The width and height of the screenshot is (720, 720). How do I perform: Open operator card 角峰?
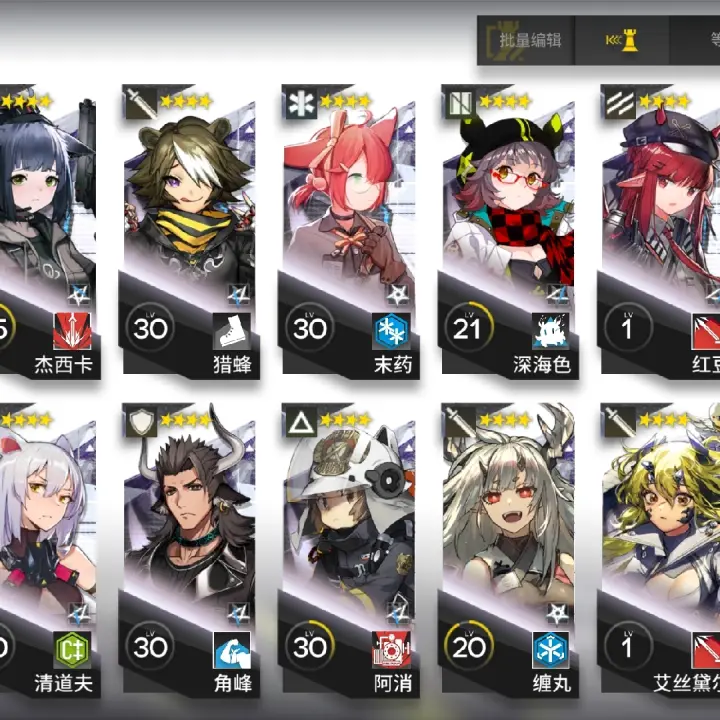189,550
